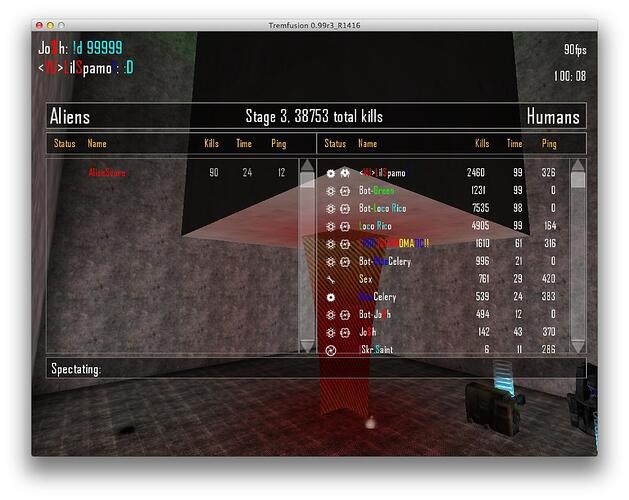Click the Humans scoreboard scroll-down arrow
629x500 pixels.
click(x=577, y=344)
